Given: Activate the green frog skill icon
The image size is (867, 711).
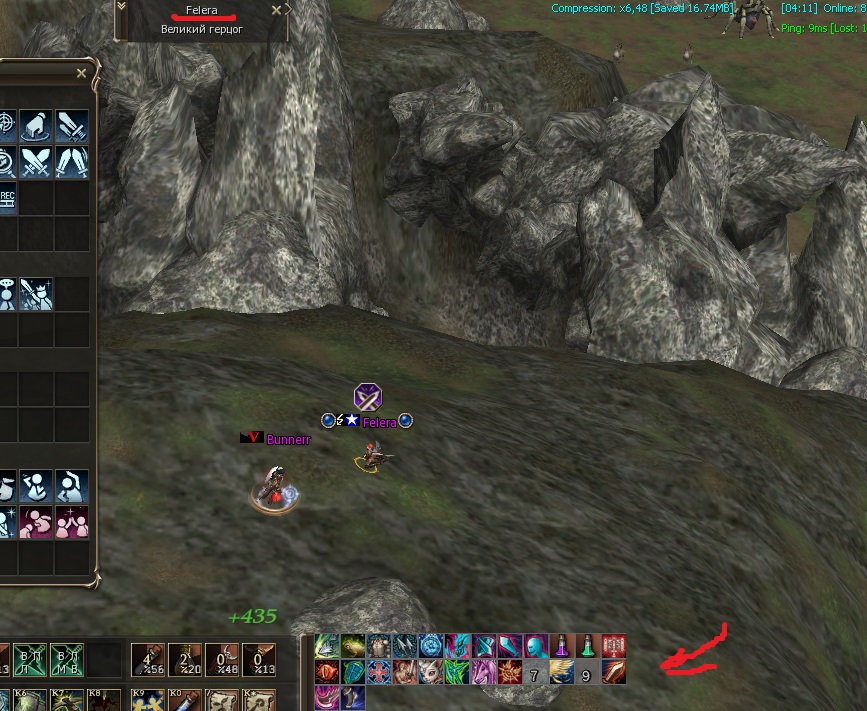Looking at the screenshot, I should pyautogui.click(x=353, y=646).
